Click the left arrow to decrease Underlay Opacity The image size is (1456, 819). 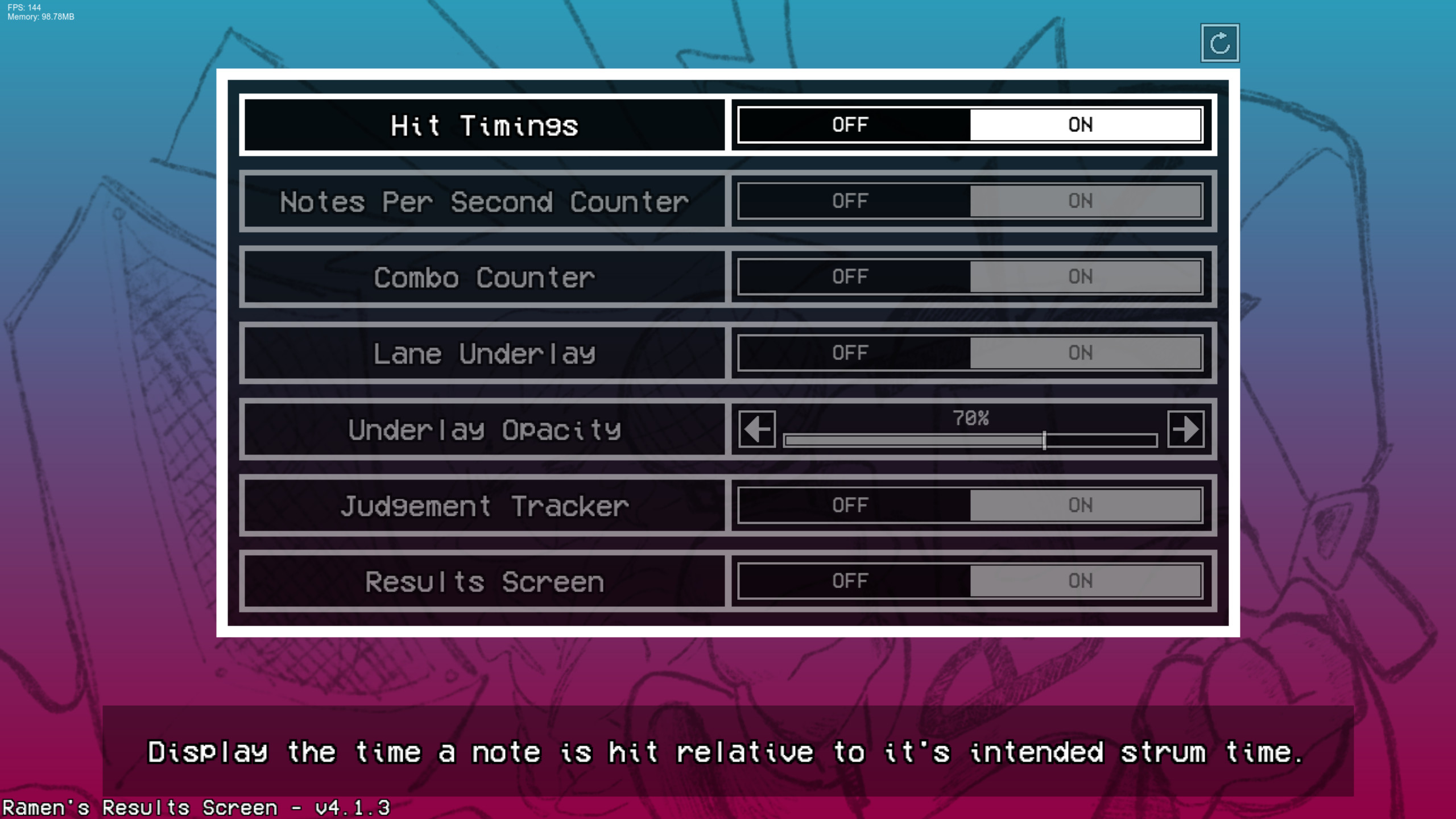[756, 431]
